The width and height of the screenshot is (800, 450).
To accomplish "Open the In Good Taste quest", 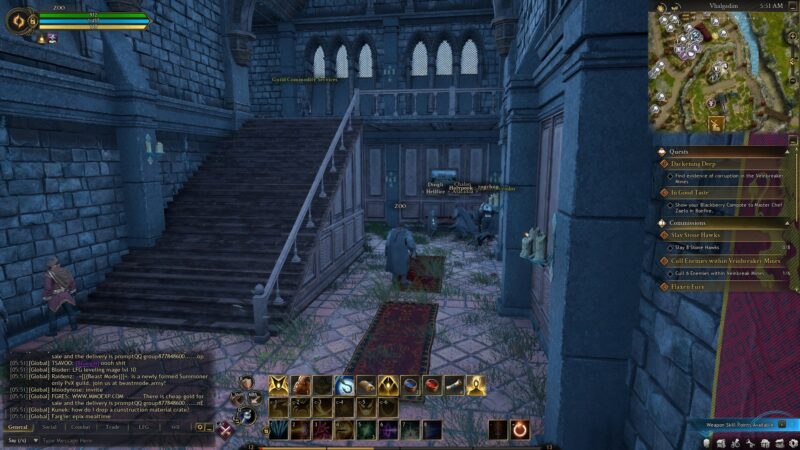I will (696, 192).
